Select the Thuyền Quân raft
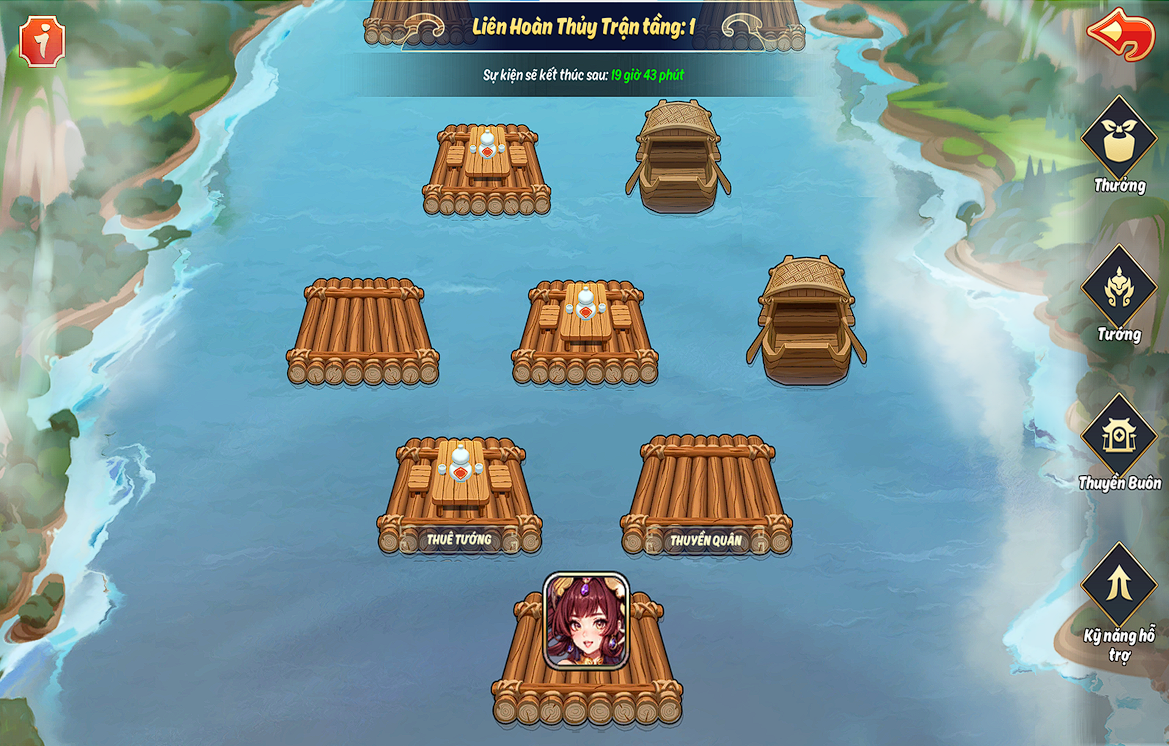 click(x=706, y=495)
